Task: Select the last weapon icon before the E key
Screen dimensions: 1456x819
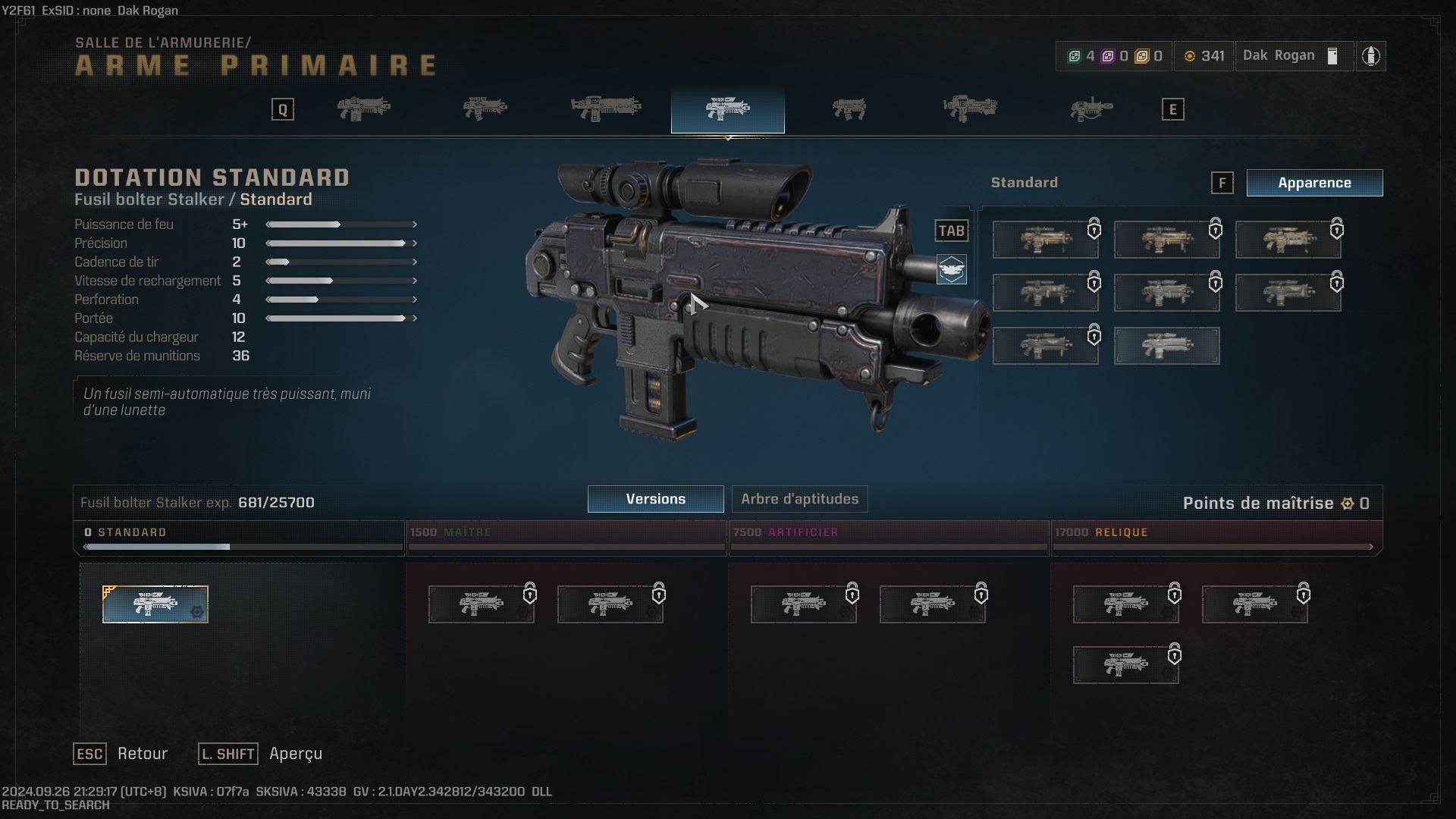Action: click(1092, 108)
